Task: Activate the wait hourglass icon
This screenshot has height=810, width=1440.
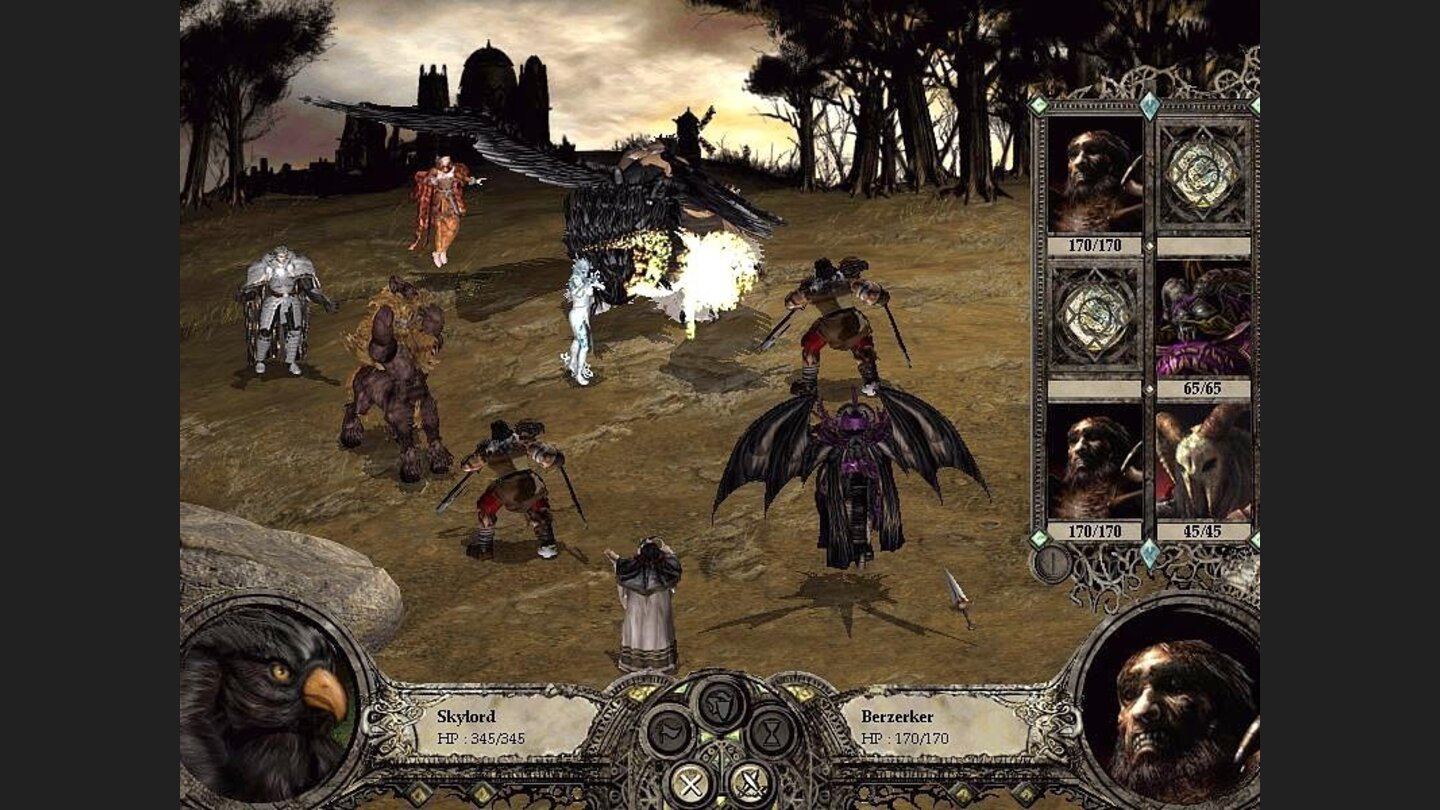Action: [770, 733]
